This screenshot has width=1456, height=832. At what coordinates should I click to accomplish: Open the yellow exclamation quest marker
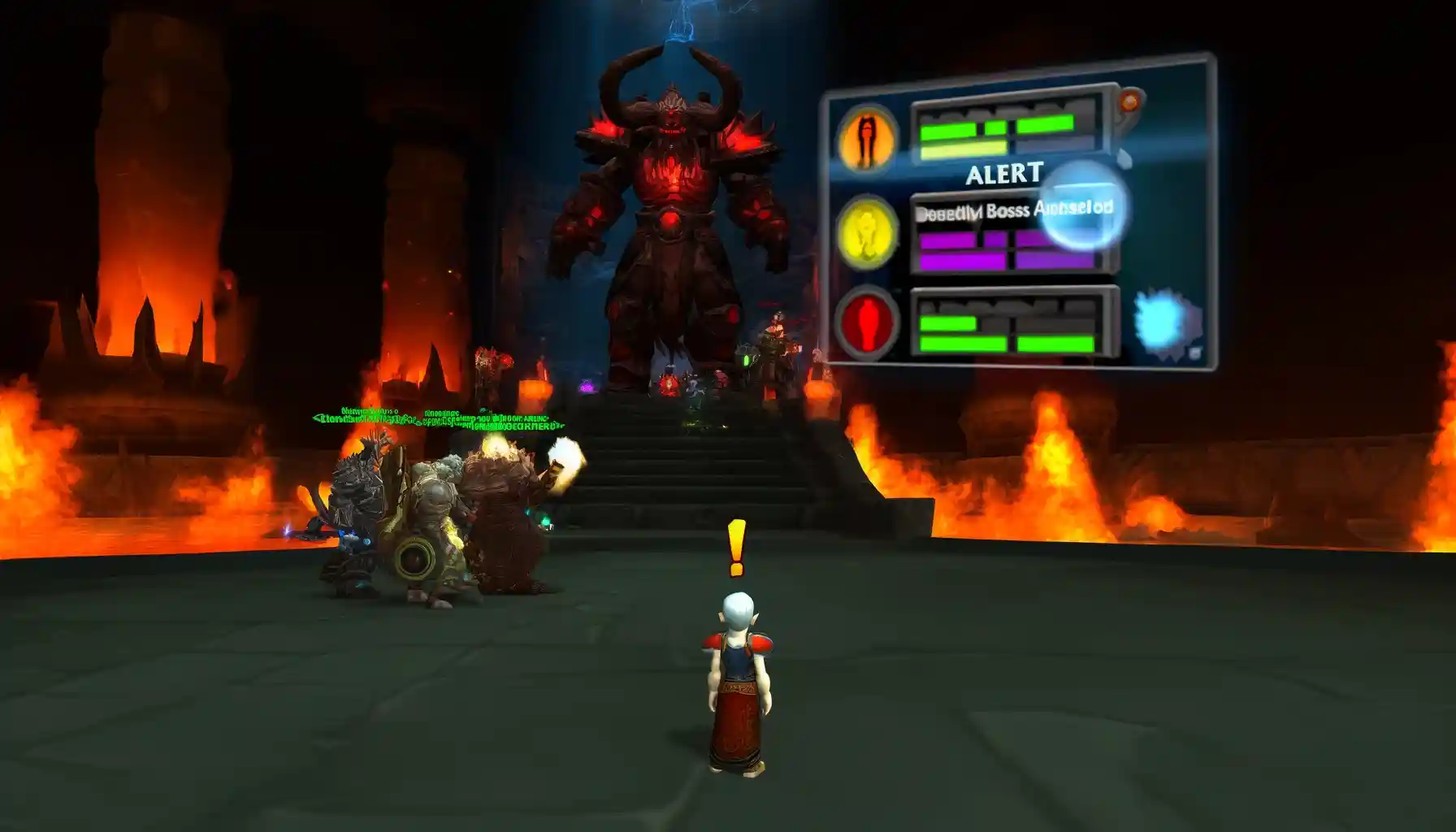point(737,548)
